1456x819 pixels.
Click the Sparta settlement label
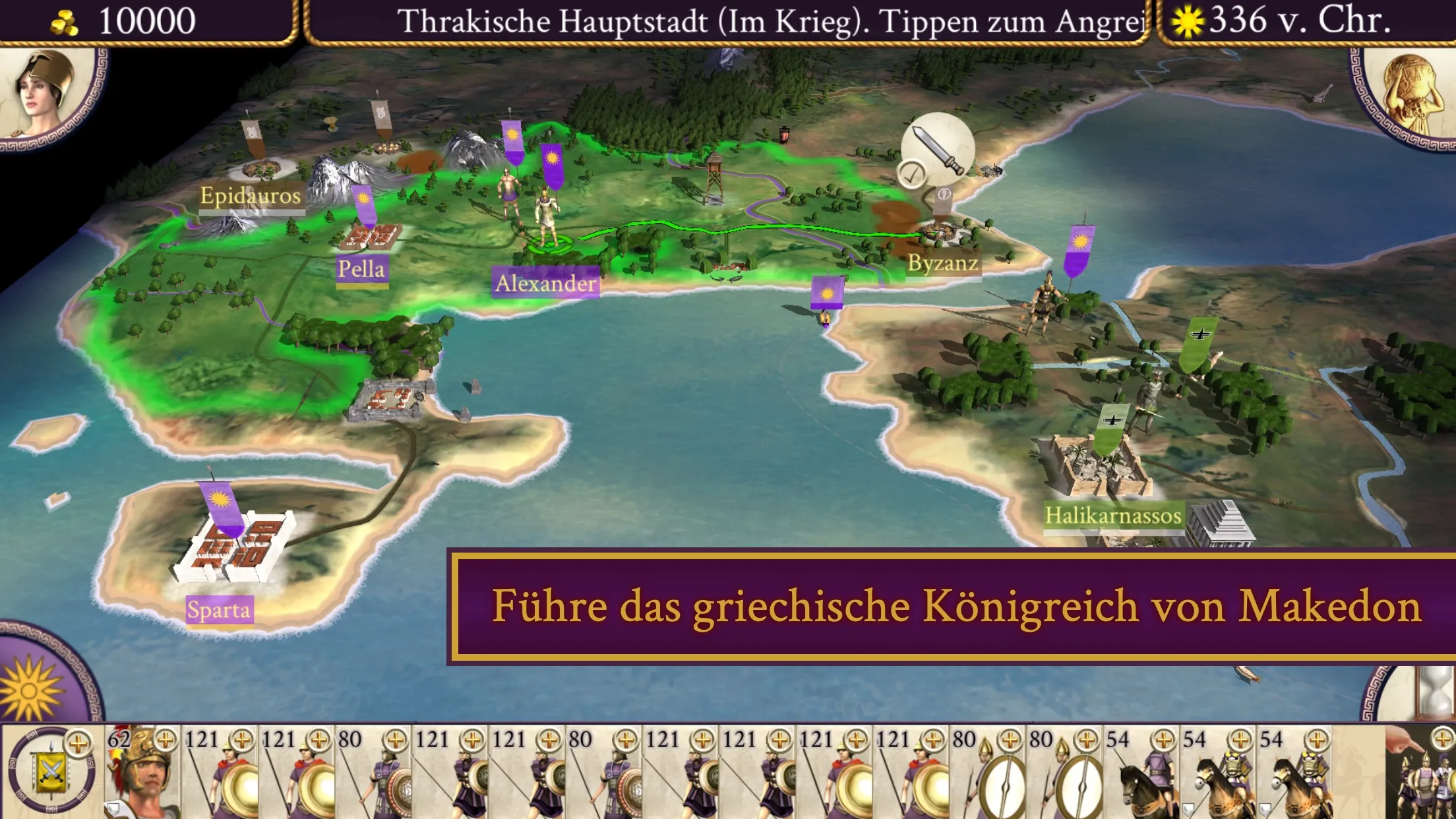pos(219,610)
